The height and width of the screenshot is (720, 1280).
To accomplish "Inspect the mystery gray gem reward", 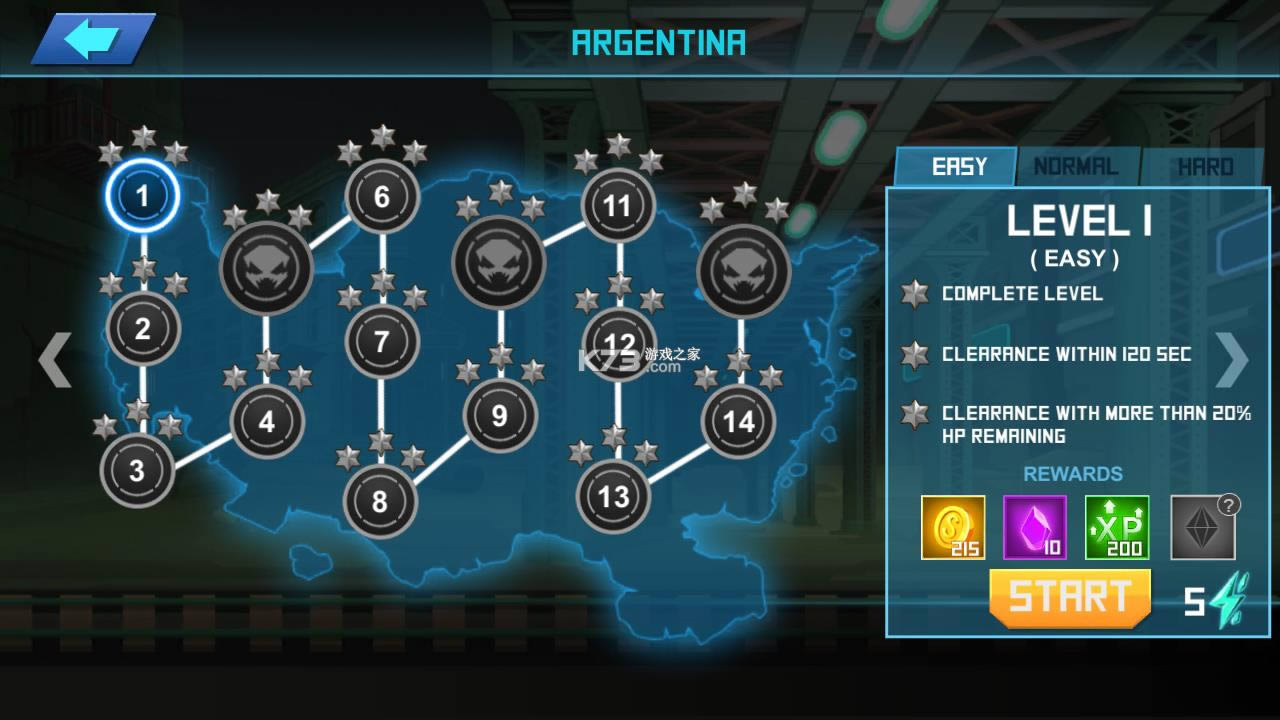I will coord(1203,527).
